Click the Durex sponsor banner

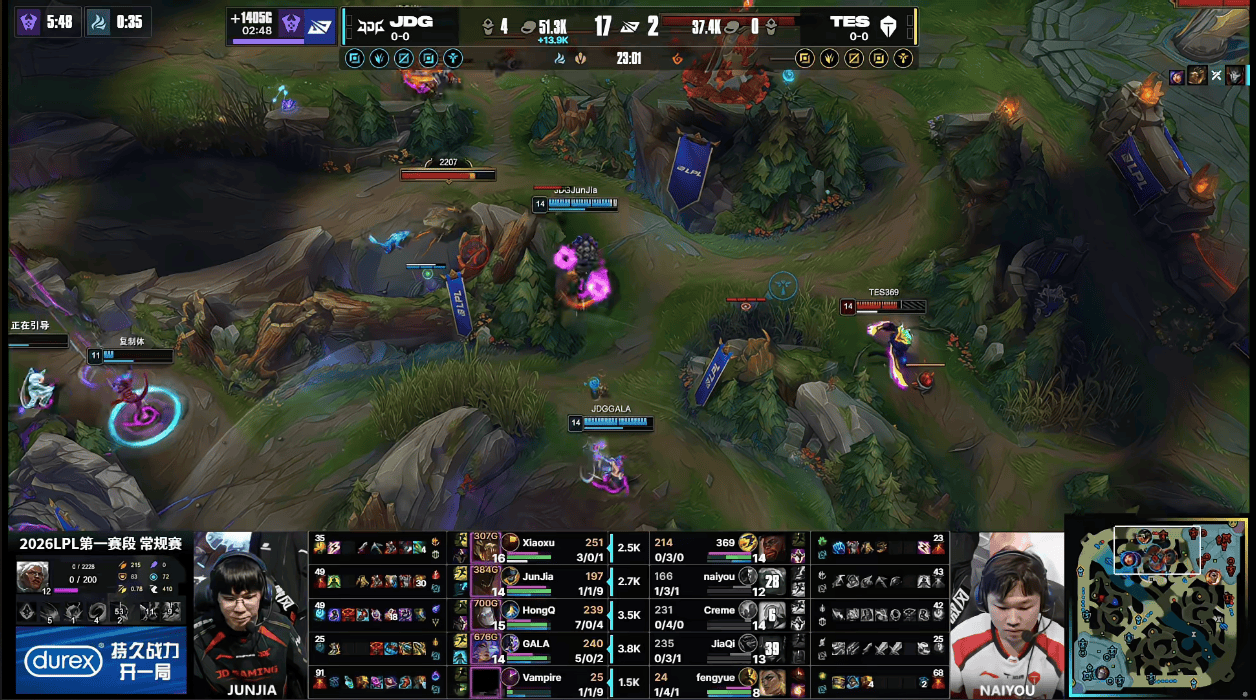(100, 660)
